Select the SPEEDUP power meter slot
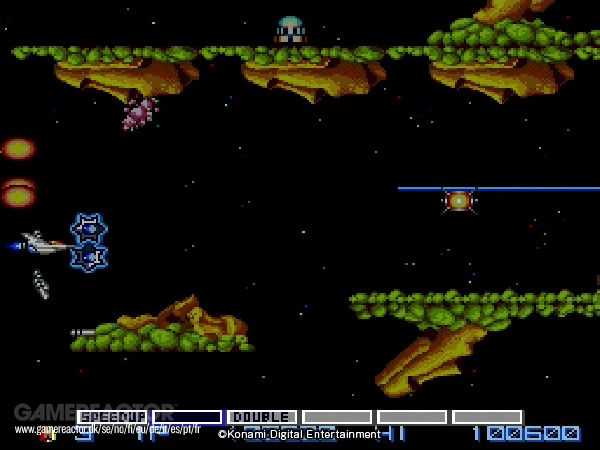This screenshot has height=450, width=600. (x=112, y=416)
